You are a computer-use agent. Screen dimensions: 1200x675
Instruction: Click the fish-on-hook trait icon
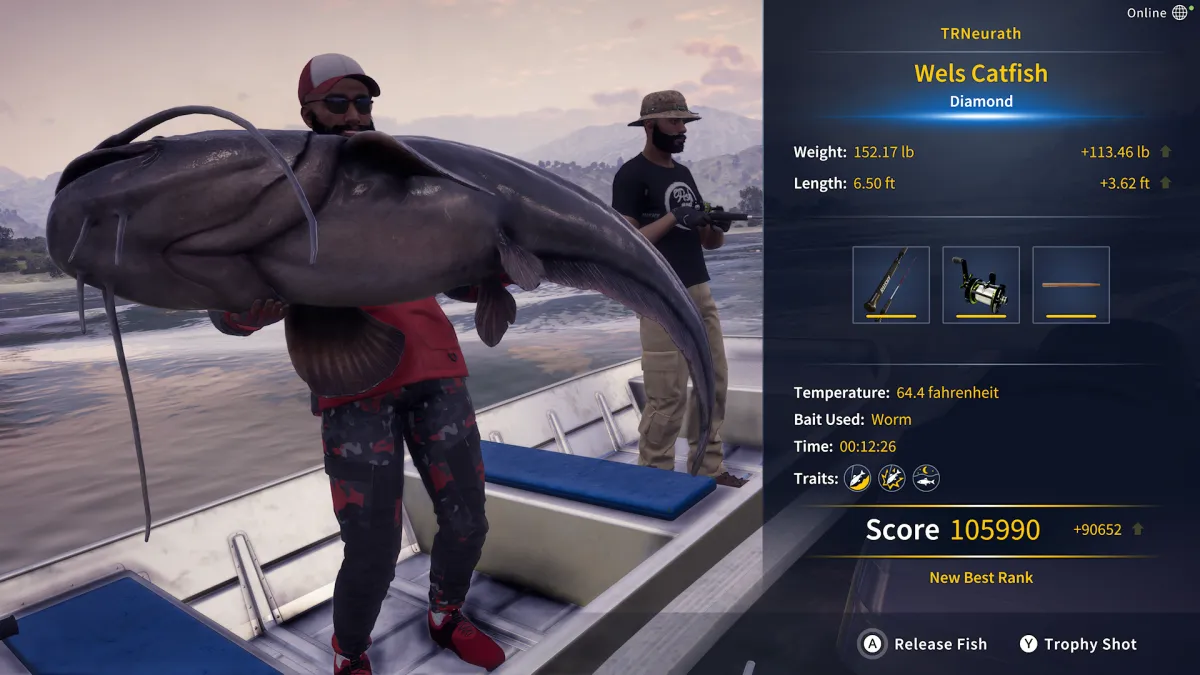[x=858, y=478]
